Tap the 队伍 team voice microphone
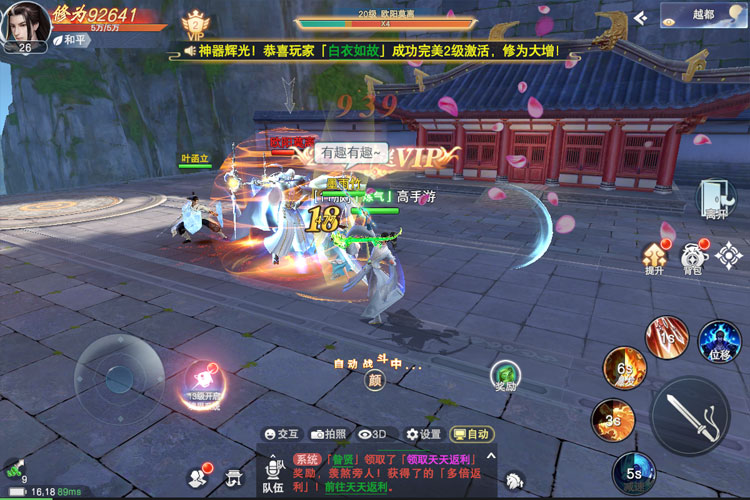Screen dimensions: 750x500 (273, 469)
